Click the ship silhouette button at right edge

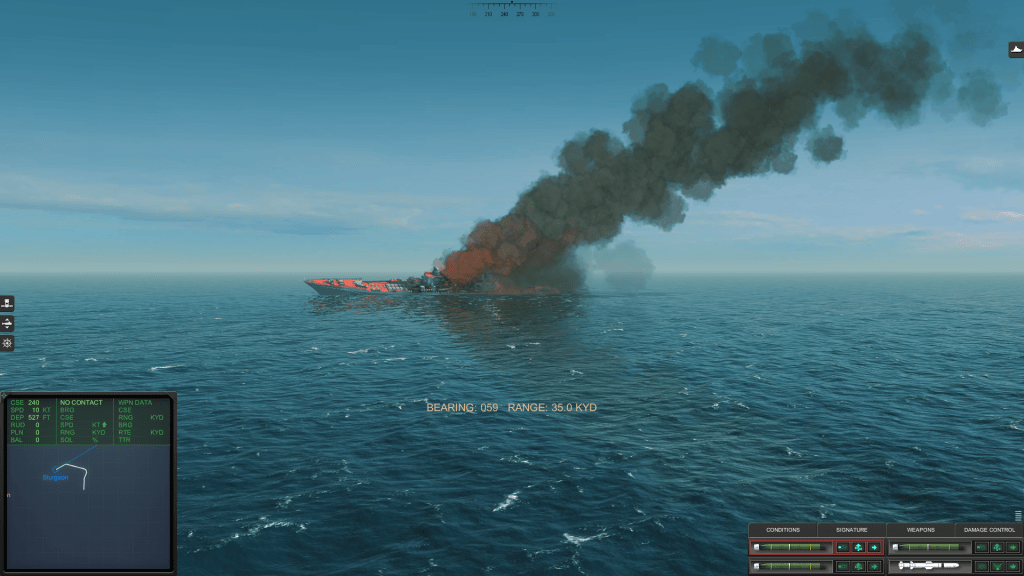coord(1016,50)
